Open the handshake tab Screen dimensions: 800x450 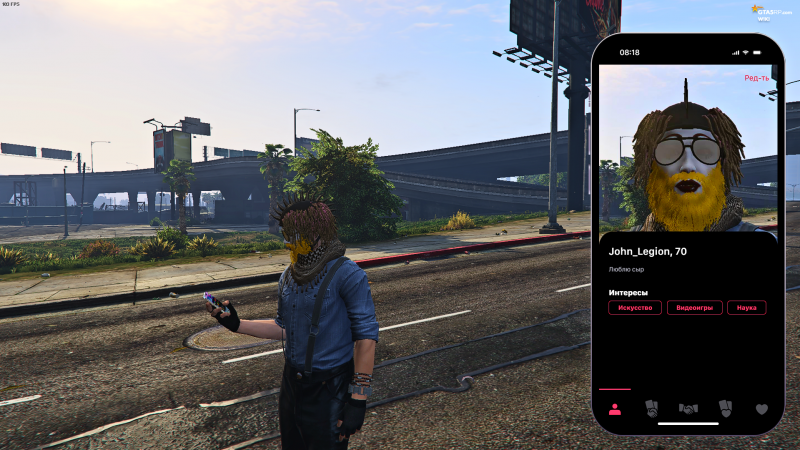(x=688, y=408)
